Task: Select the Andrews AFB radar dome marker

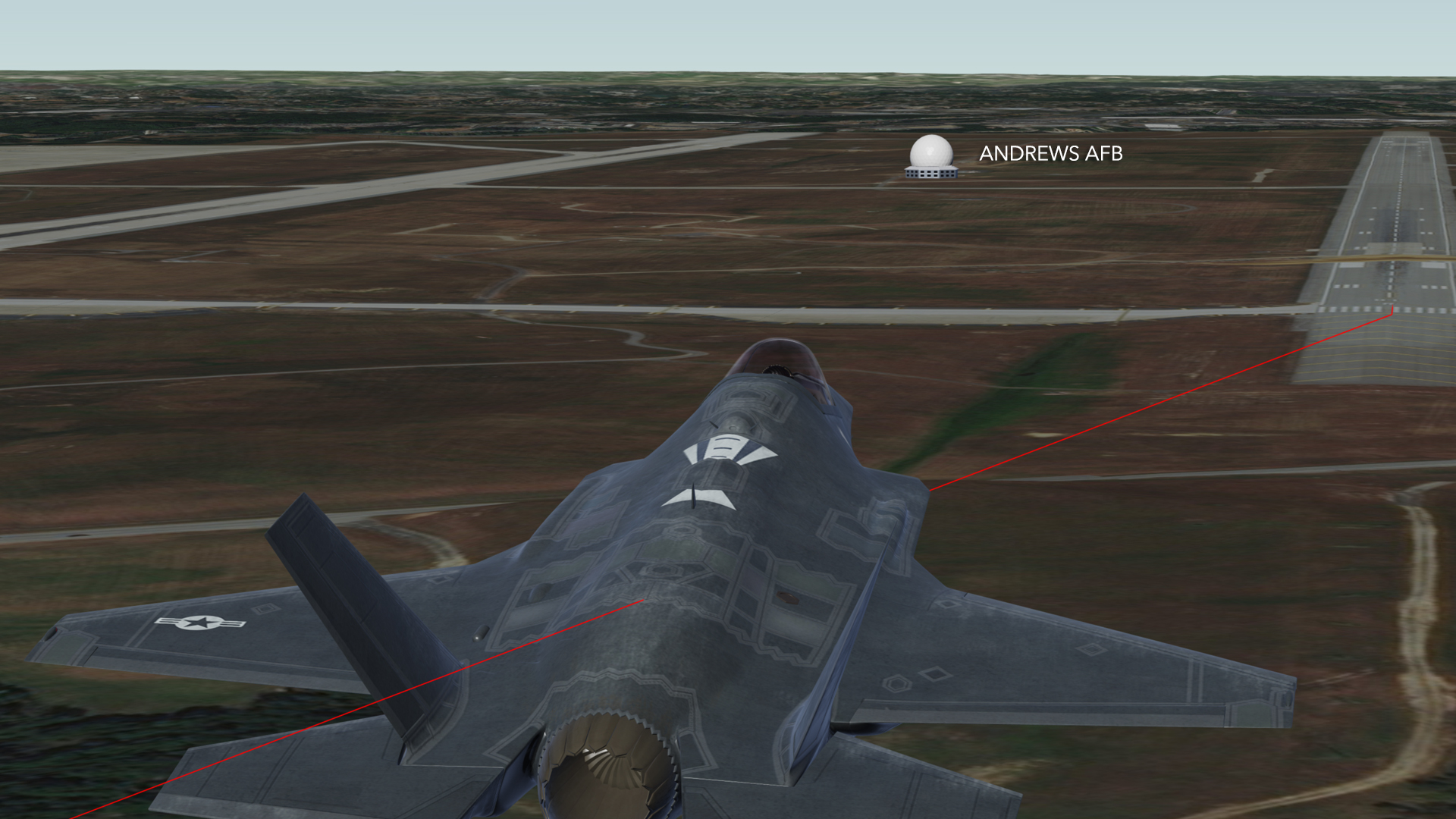Action: 931,157
